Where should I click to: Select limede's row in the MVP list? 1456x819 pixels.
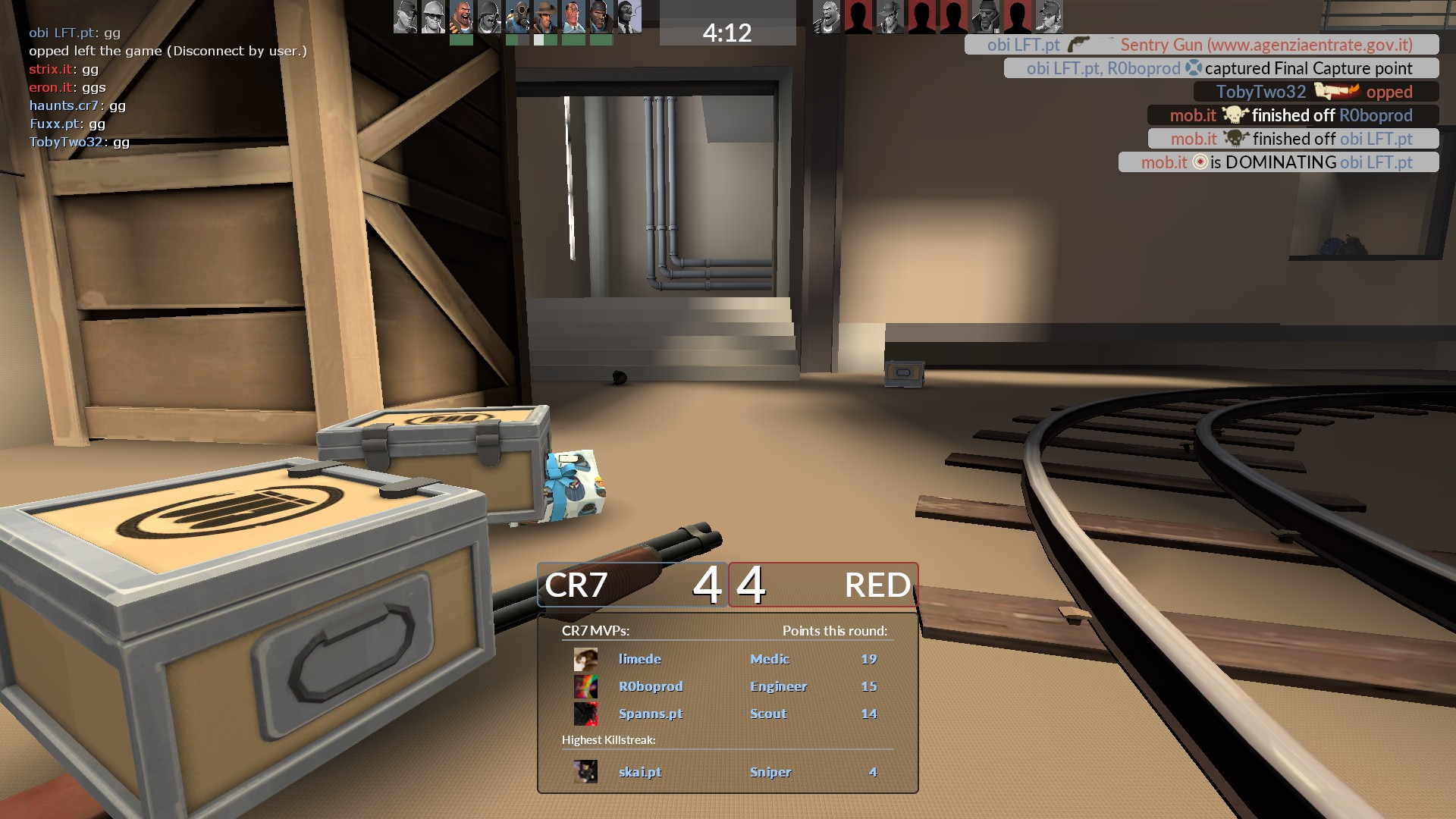726,659
